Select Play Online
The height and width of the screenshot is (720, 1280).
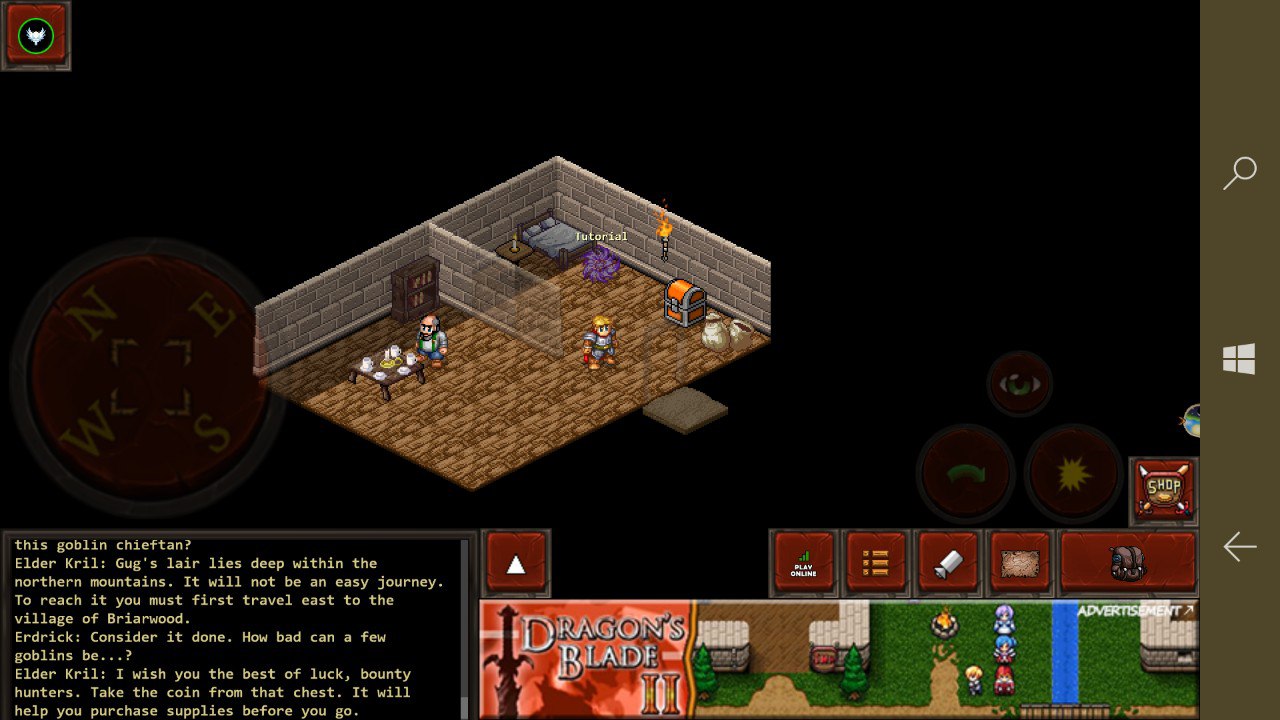coord(804,564)
